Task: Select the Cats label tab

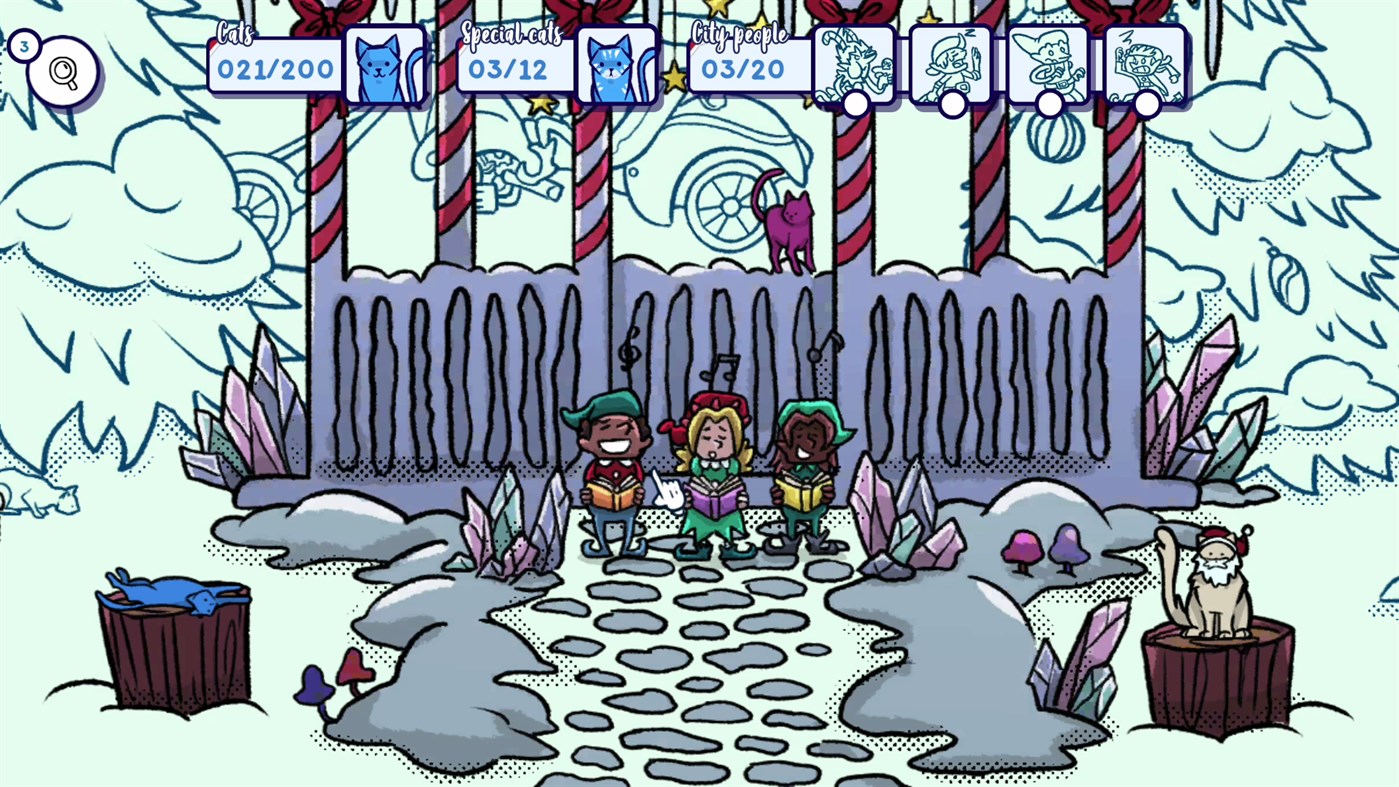Action: pyautogui.click(x=235, y=32)
